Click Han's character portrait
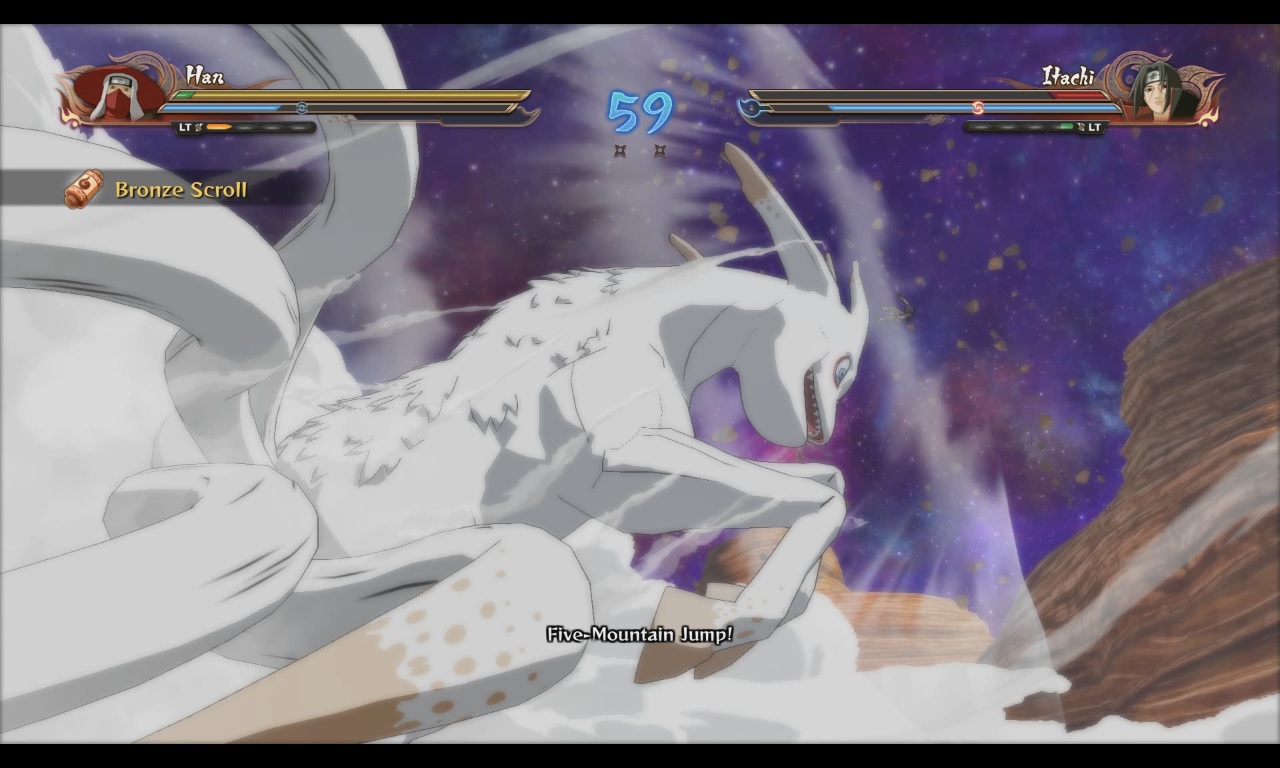This screenshot has height=768, width=1280. pyautogui.click(x=115, y=93)
